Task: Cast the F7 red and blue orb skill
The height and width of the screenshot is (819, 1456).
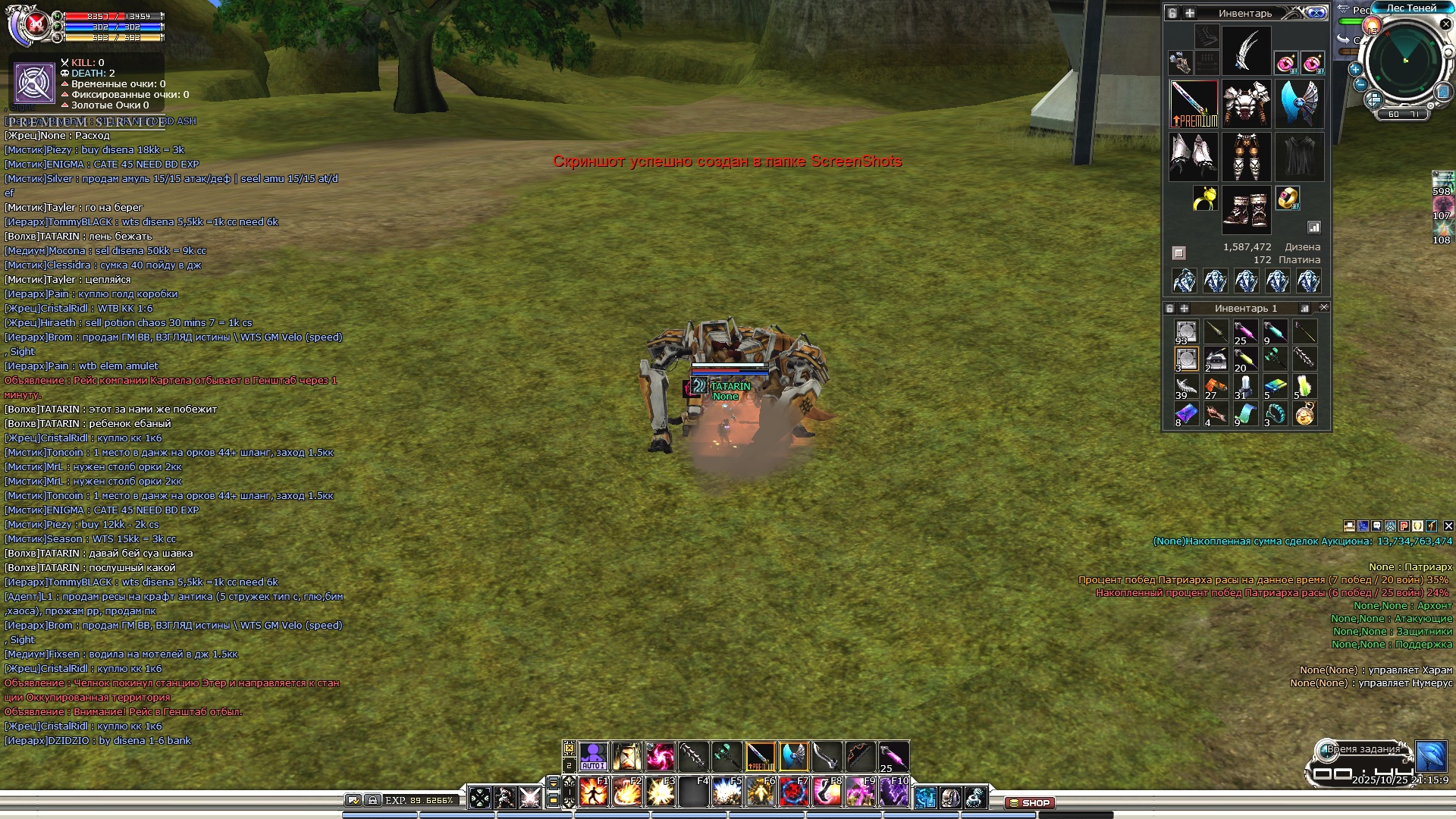Action: 793,792
